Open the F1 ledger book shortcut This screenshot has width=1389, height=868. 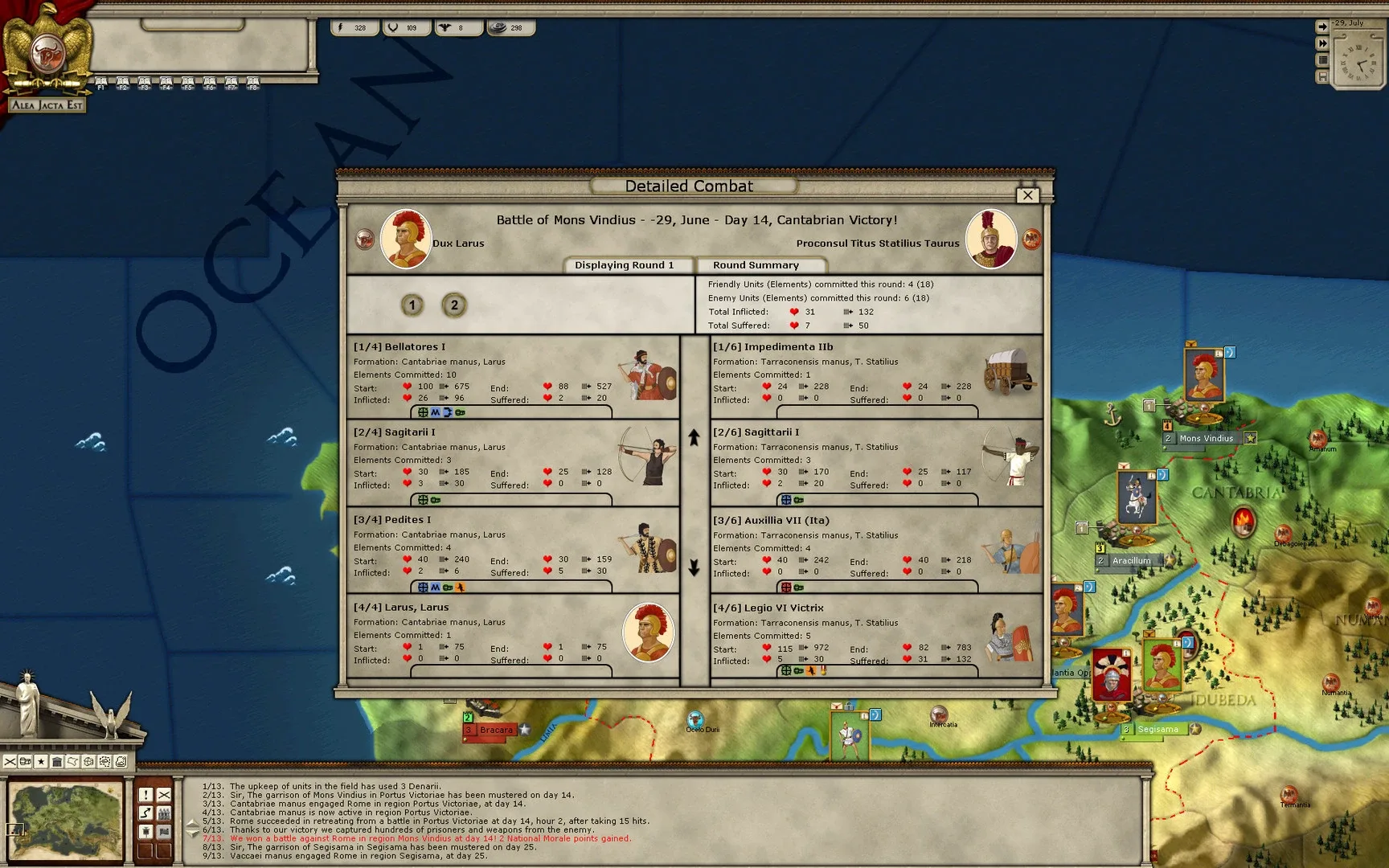pyautogui.click(x=100, y=83)
